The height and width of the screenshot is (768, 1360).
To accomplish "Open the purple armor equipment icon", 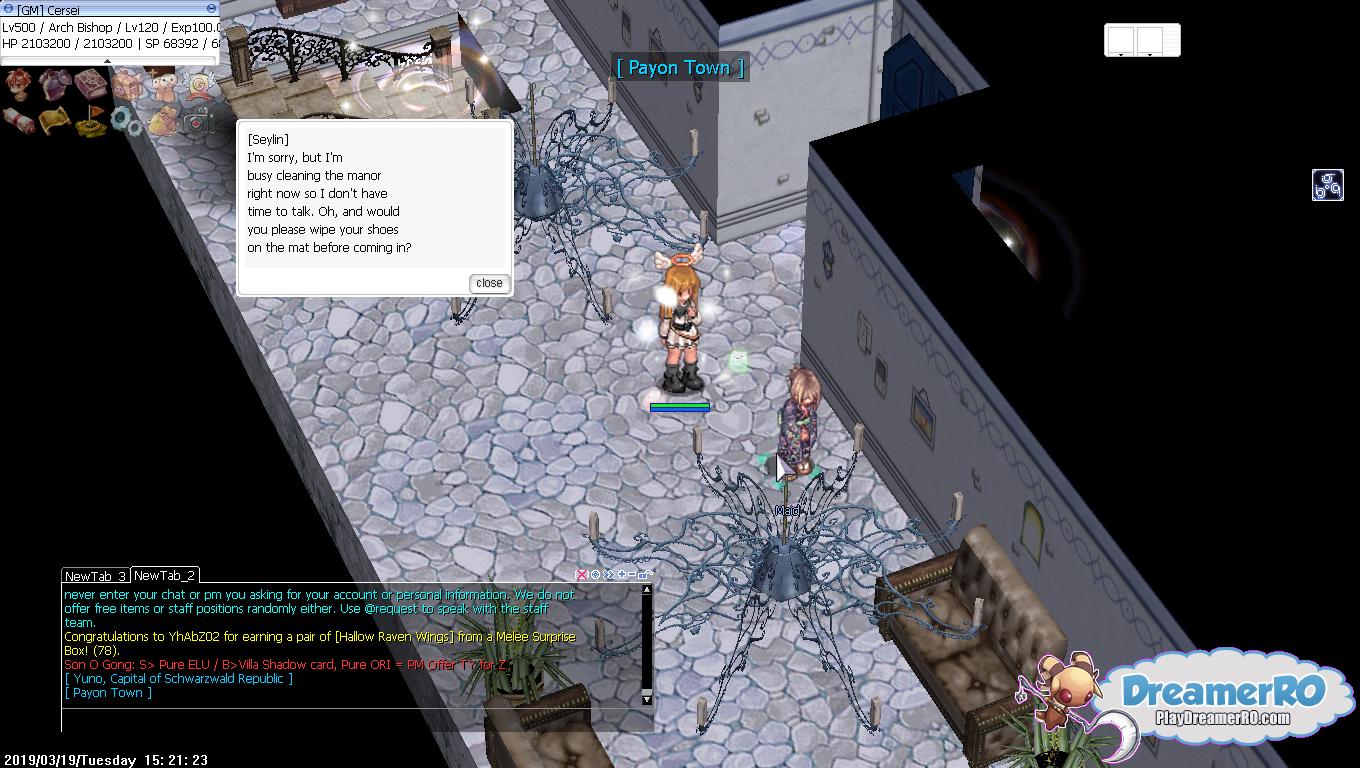I will coord(55,86).
